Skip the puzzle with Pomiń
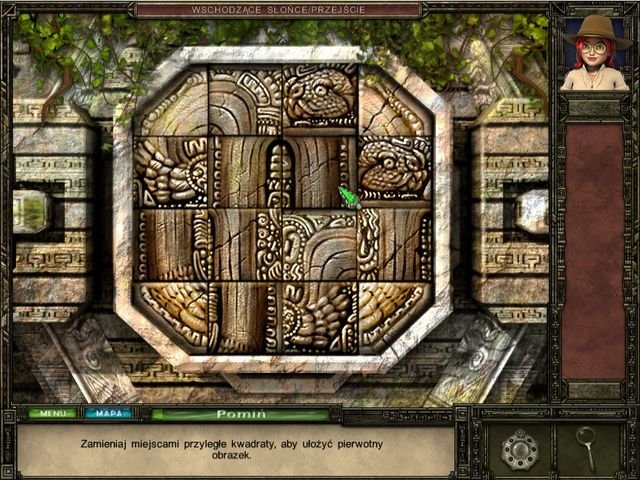Viewport: 640px width, 480px height. point(240,413)
